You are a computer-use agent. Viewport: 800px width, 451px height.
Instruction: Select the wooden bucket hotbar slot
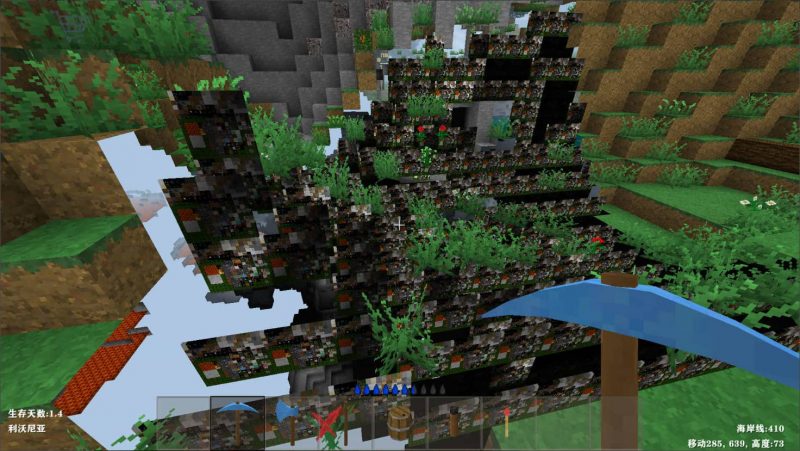(x=401, y=422)
